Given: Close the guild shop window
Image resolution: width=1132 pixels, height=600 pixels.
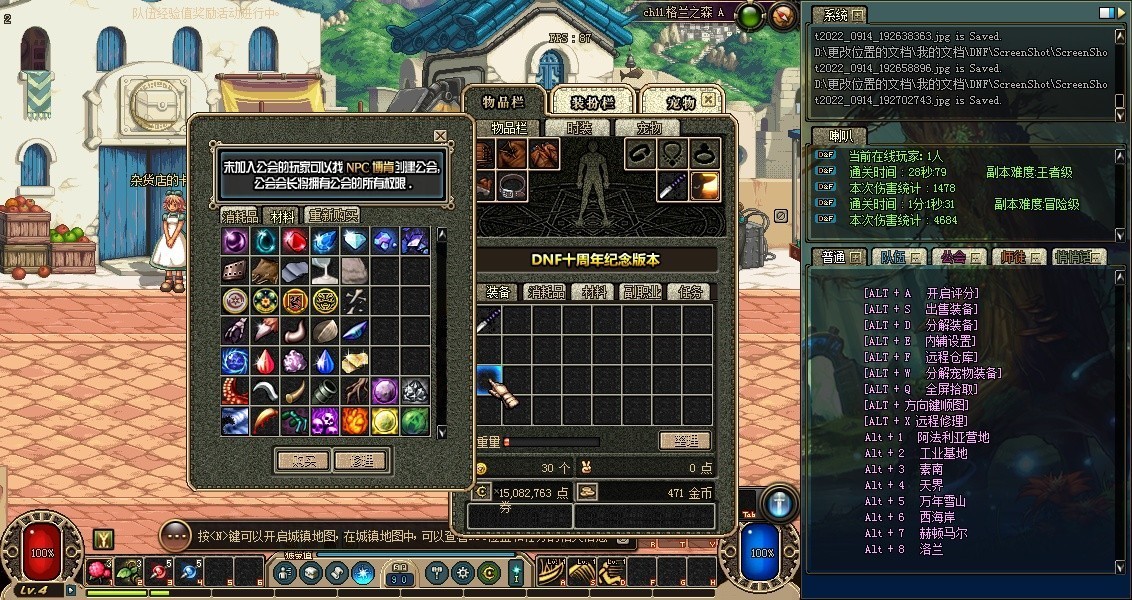Looking at the screenshot, I should click(440, 135).
